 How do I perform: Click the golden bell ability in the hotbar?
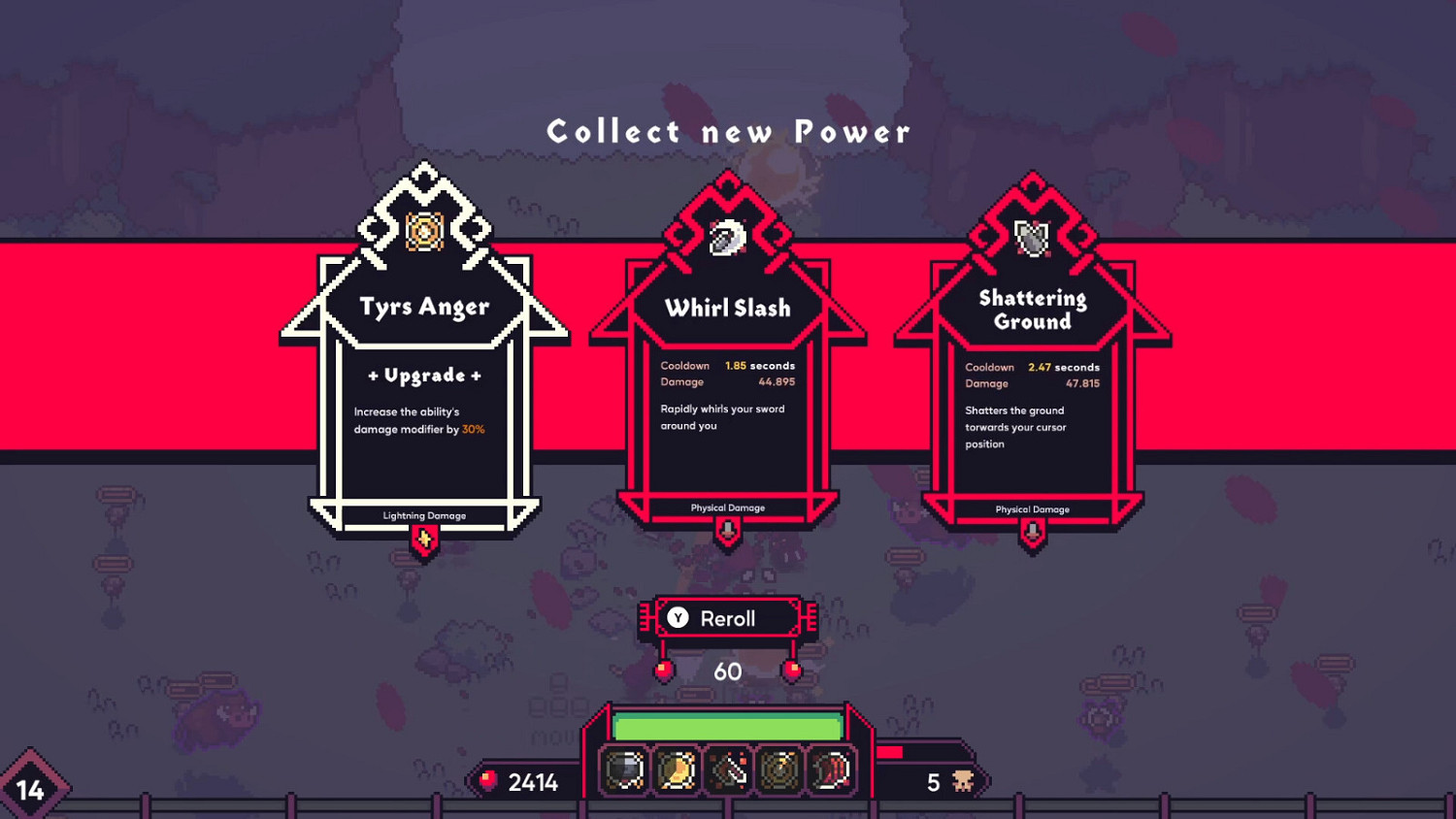pos(675,770)
